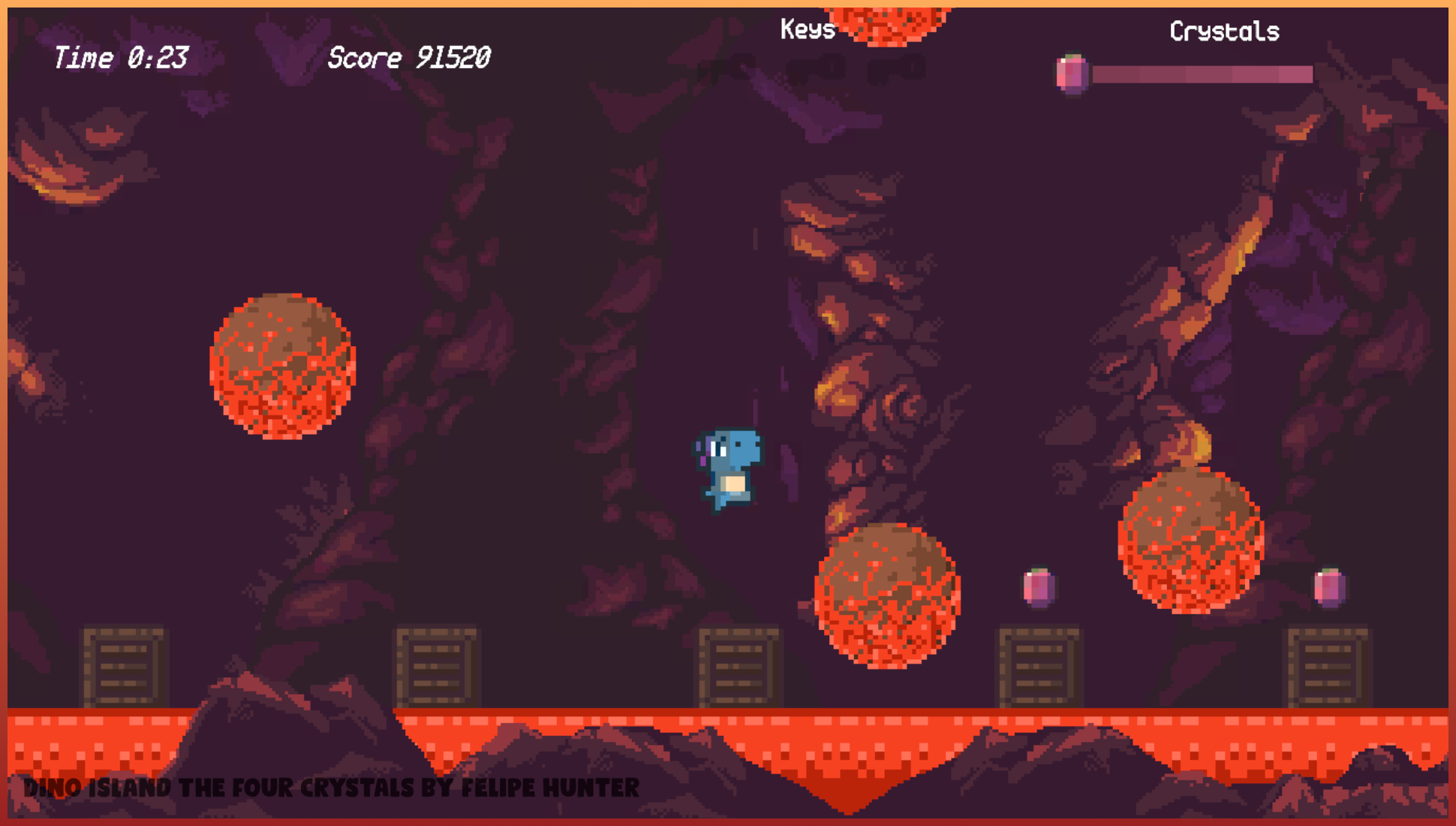The width and height of the screenshot is (1456, 826).
Task: Click the Crystals label in the HUD
Action: pos(1224,32)
